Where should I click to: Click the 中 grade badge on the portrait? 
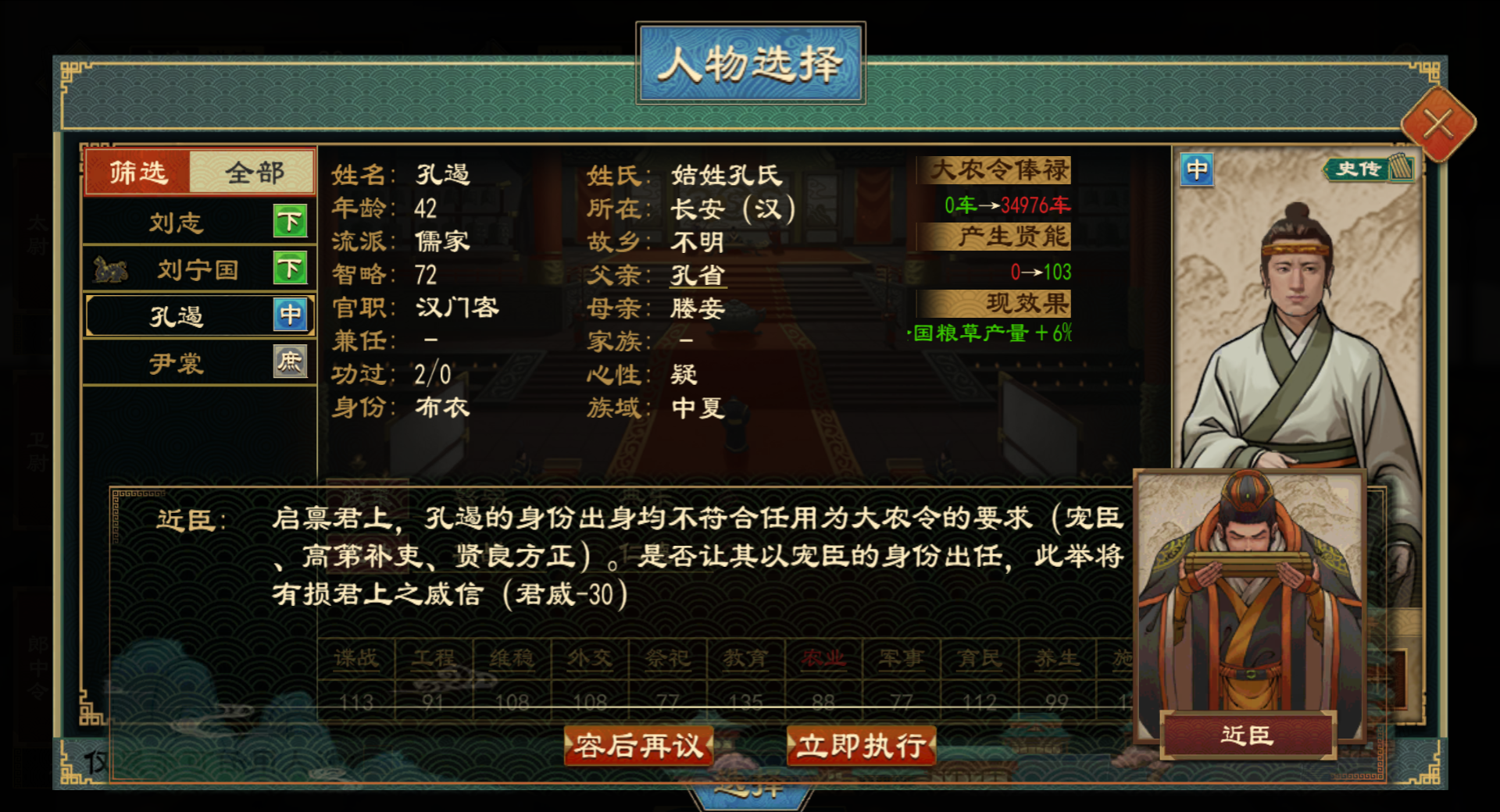[x=1197, y=170]
